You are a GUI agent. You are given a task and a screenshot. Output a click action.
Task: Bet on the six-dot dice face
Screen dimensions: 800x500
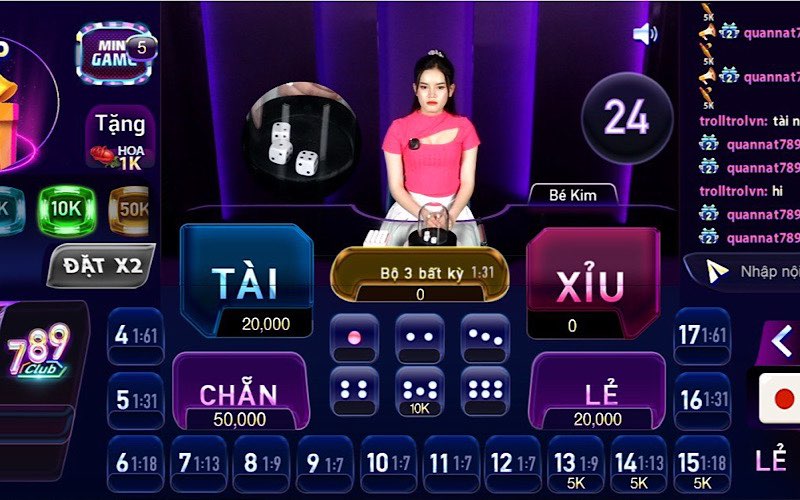[485, 391]
